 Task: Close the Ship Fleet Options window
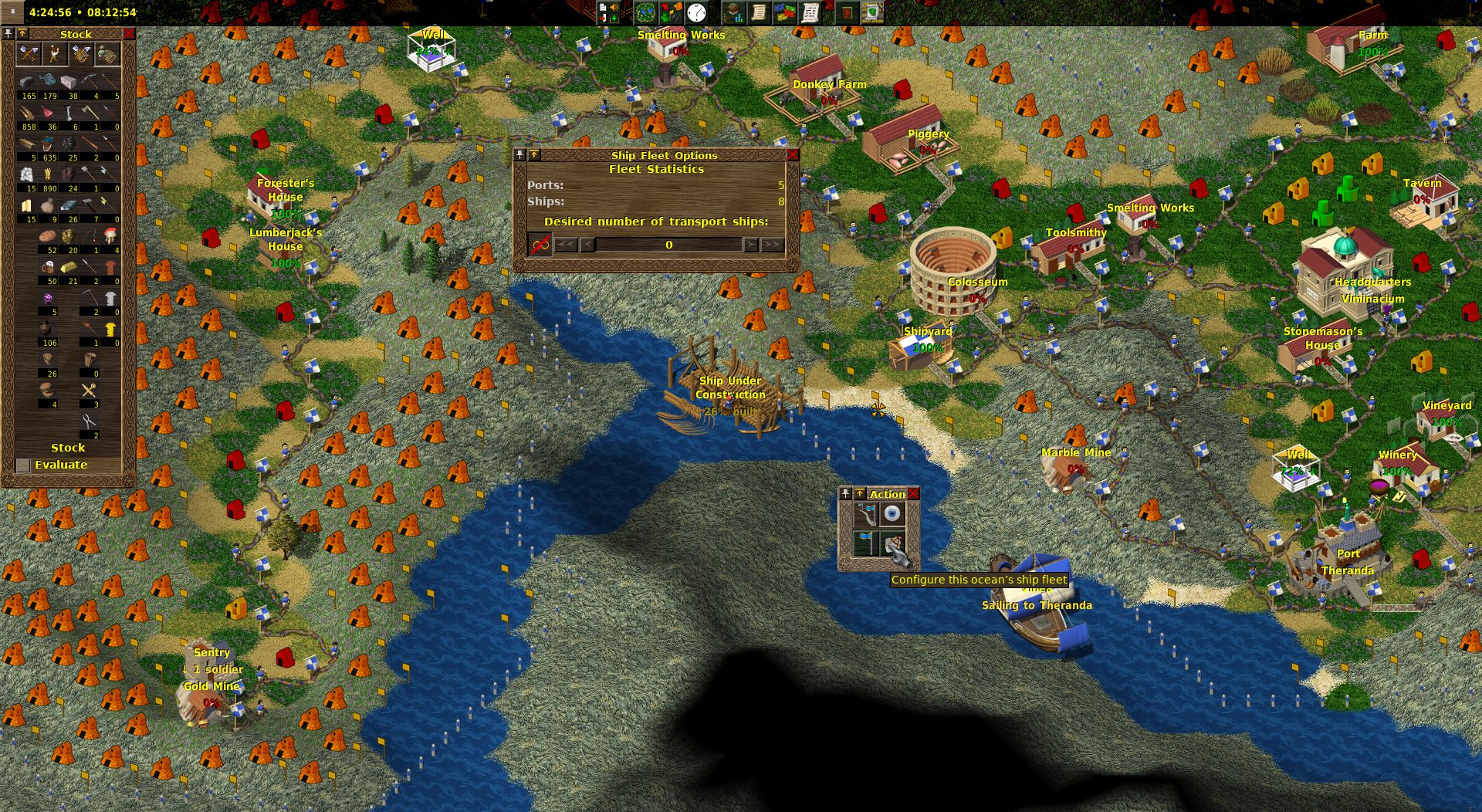pos(792,155)
